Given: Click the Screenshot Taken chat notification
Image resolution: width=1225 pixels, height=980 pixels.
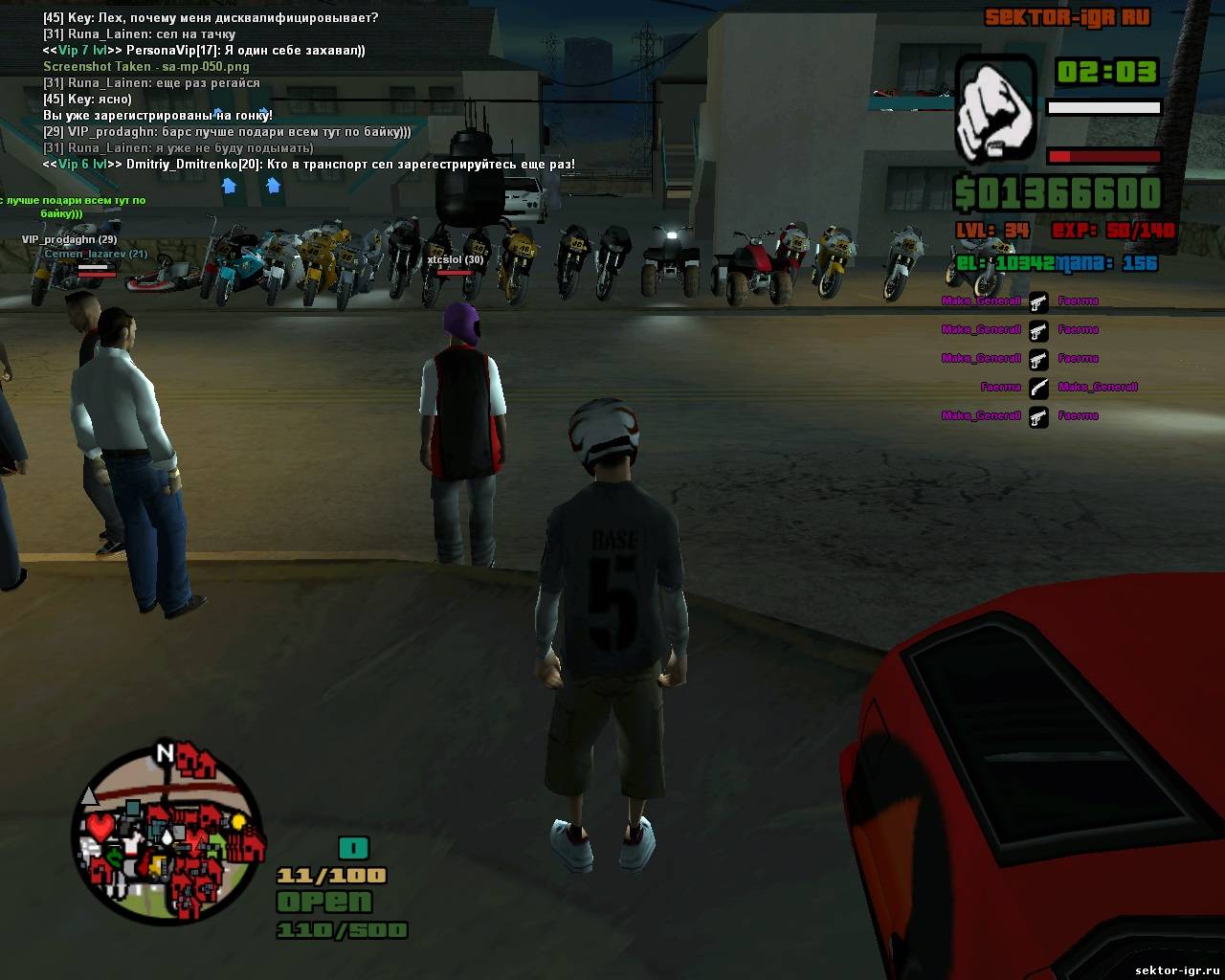Looking at the screenshot, I should tap(146, 67).
